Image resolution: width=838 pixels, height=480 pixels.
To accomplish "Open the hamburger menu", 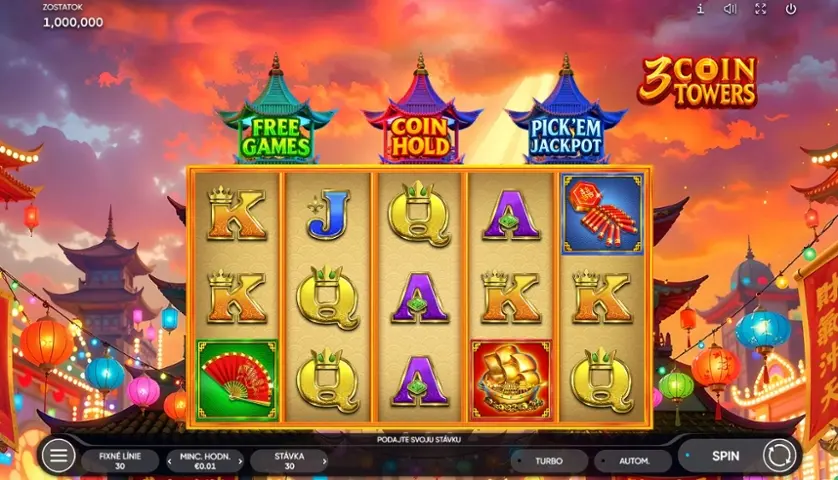I will tap(57, 456).
